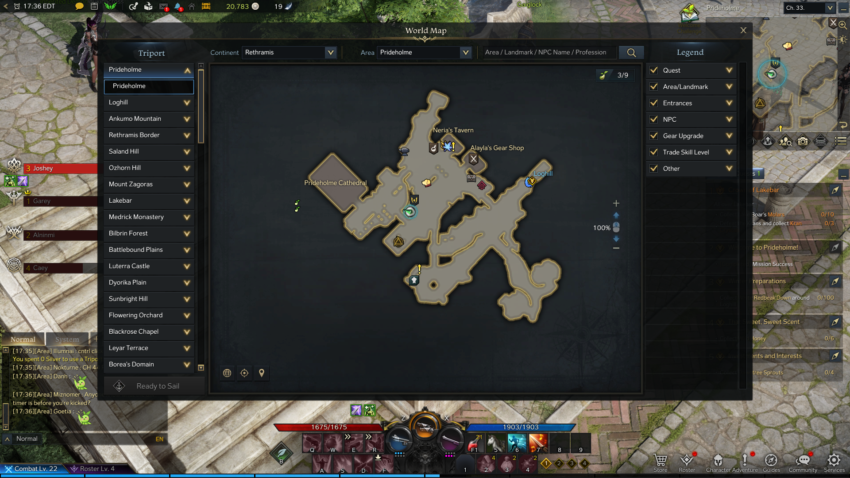Select the Prideholme Cathedral map landmark
The height and width of the screenshot is (478, 850).
pyautogui.click(x=335, y=184)
